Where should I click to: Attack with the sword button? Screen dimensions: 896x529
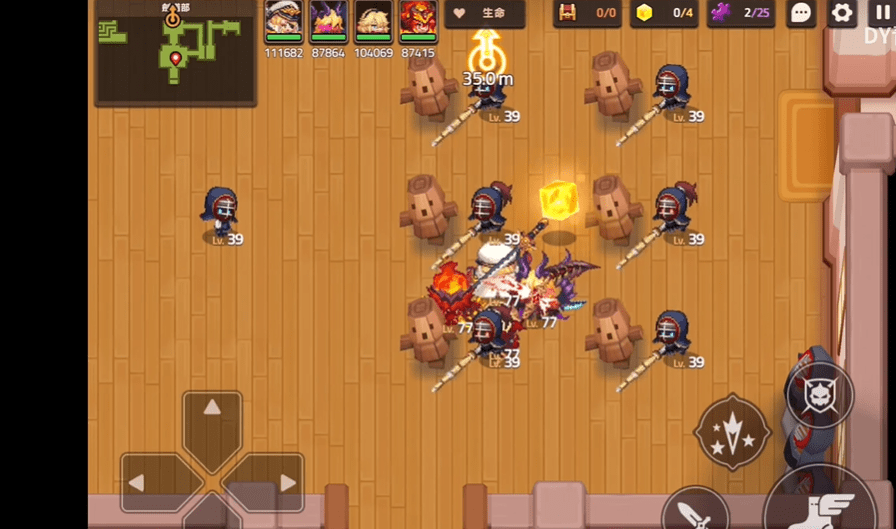click(x=695, y=512)
